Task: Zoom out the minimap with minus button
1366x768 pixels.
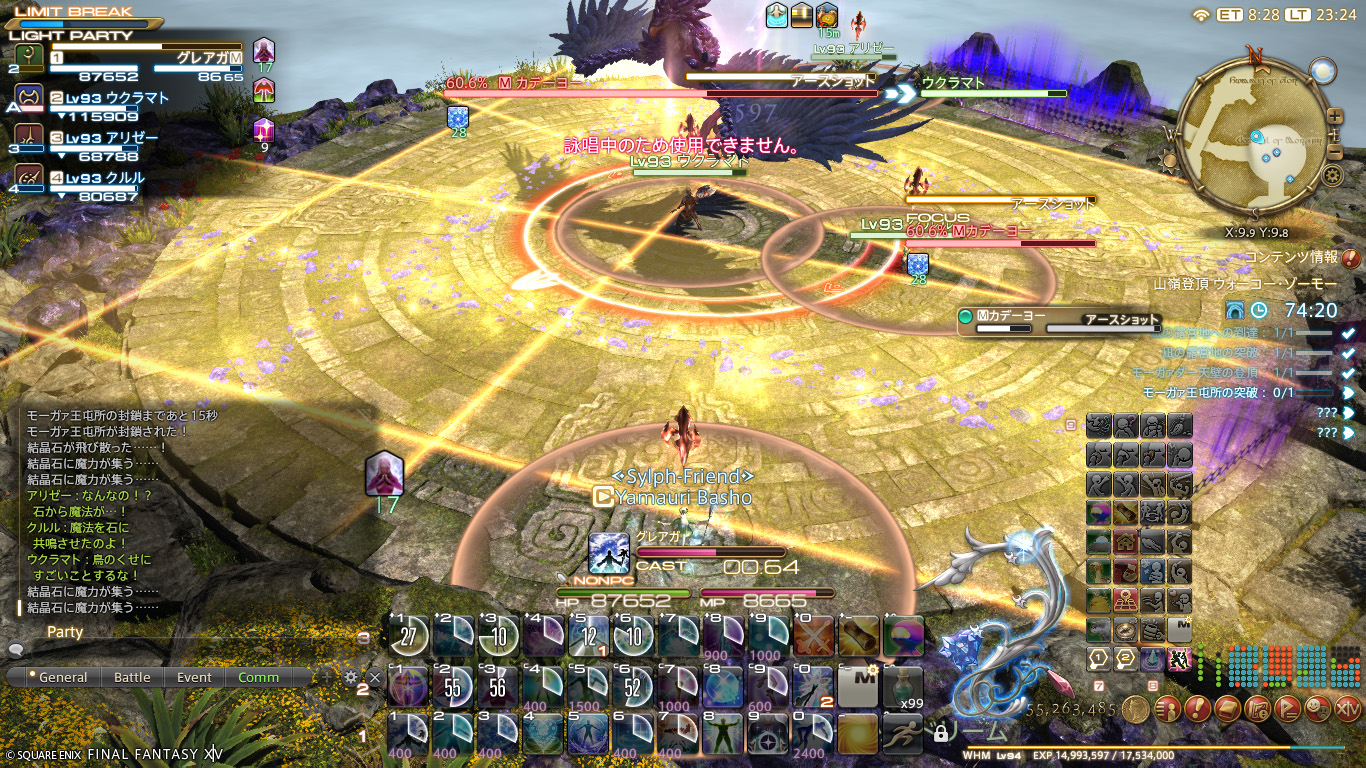Action: 1333,151
